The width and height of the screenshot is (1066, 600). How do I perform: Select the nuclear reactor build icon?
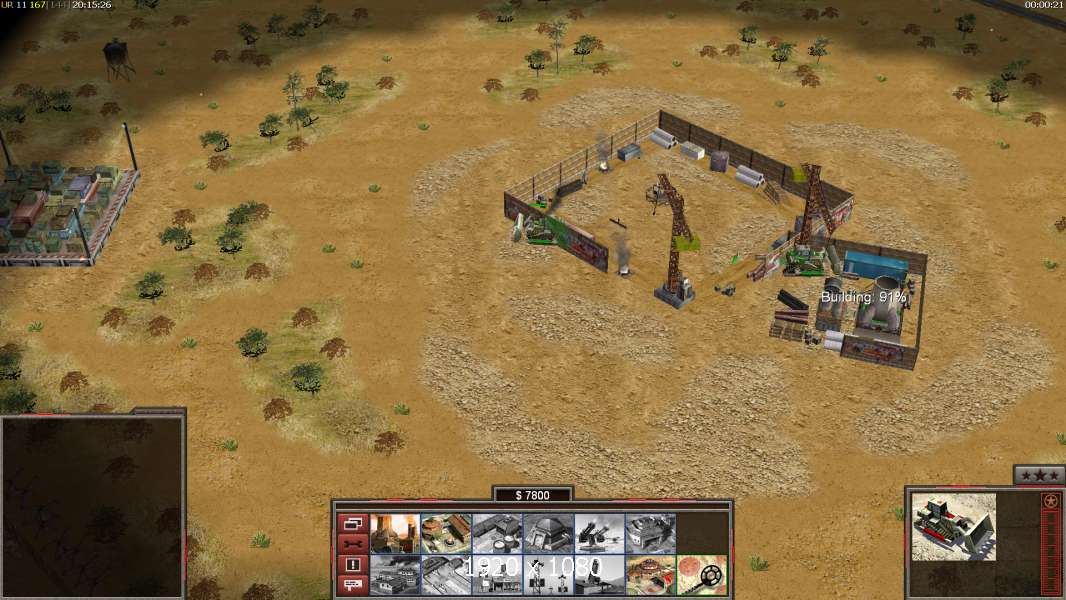click(x=395, y=534)
